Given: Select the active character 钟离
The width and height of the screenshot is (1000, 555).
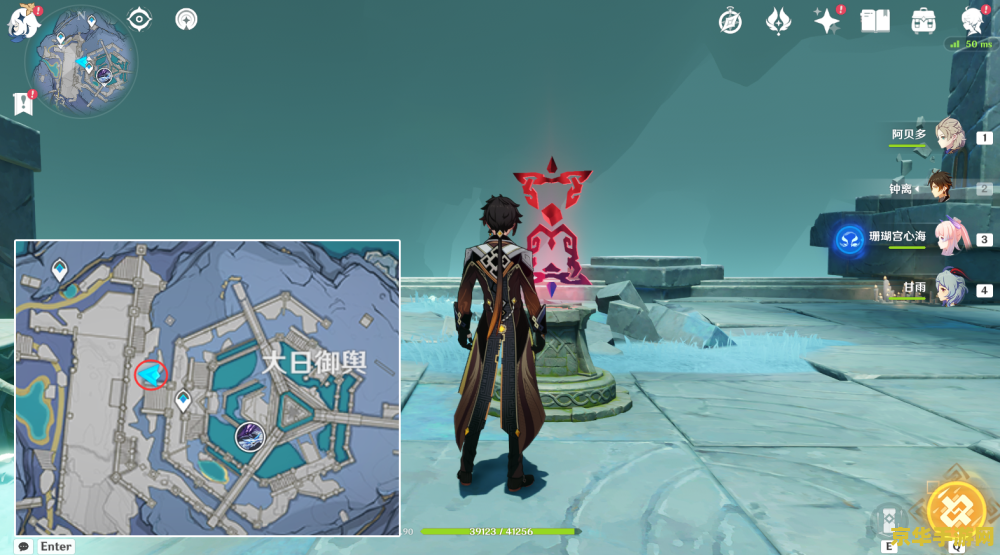Looking at the screenshot, I should (x=941, y=187).
